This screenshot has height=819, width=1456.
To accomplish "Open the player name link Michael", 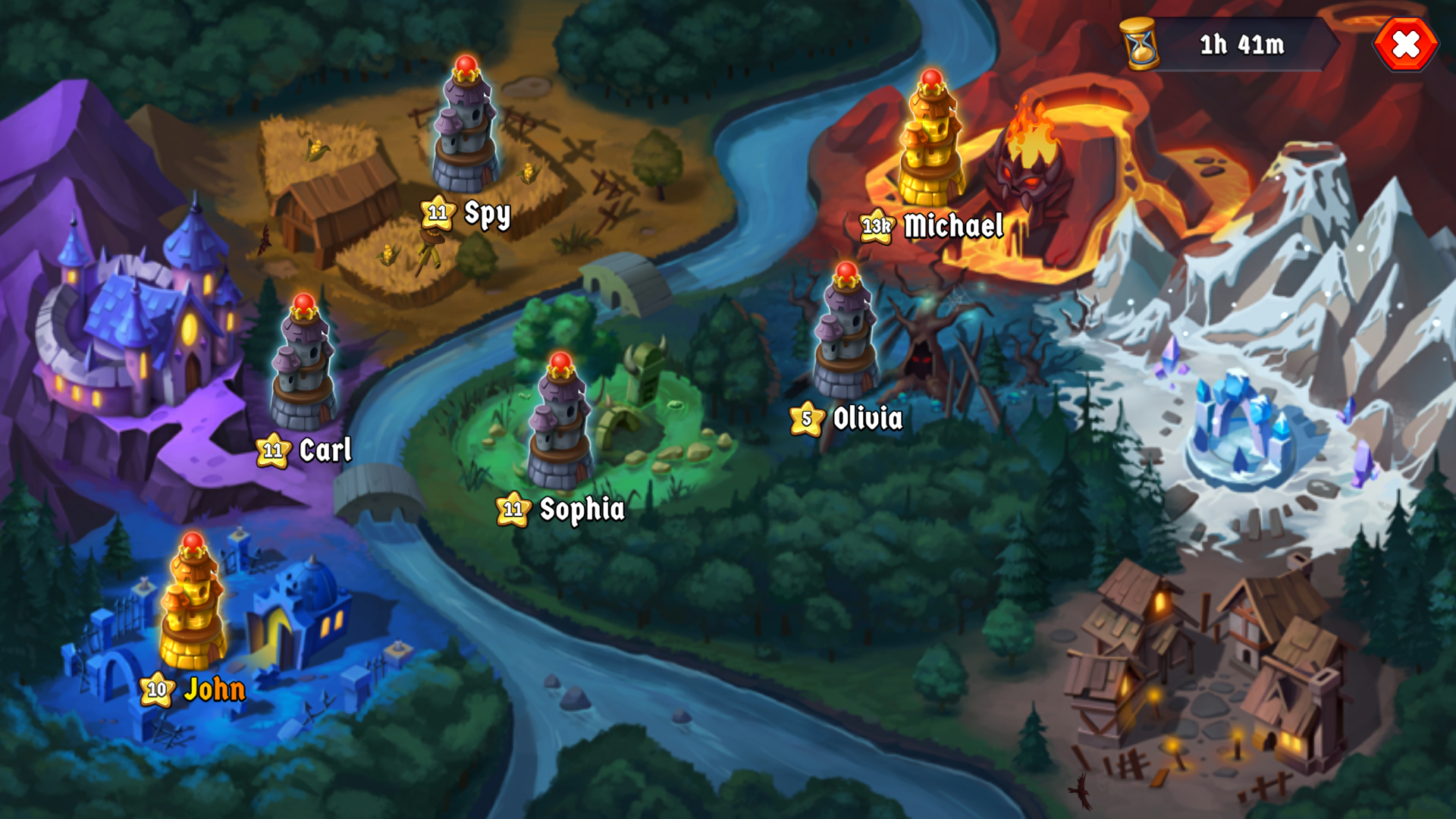I will coord(954,225).
